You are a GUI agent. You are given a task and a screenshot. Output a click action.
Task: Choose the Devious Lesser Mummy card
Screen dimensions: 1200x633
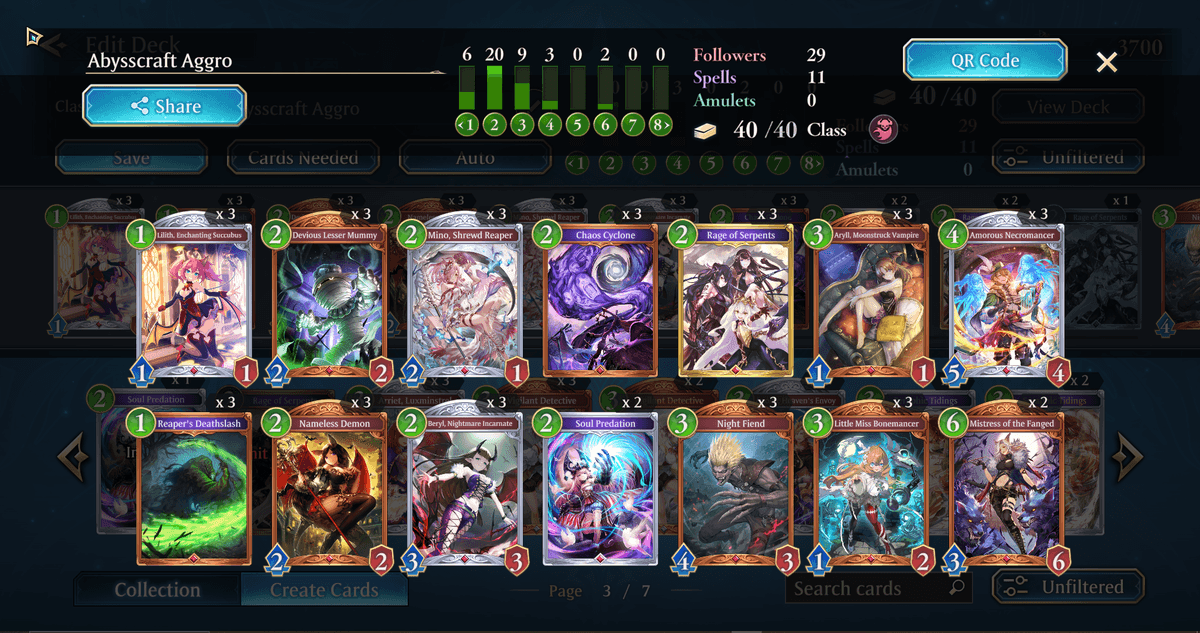coord(330,300)
